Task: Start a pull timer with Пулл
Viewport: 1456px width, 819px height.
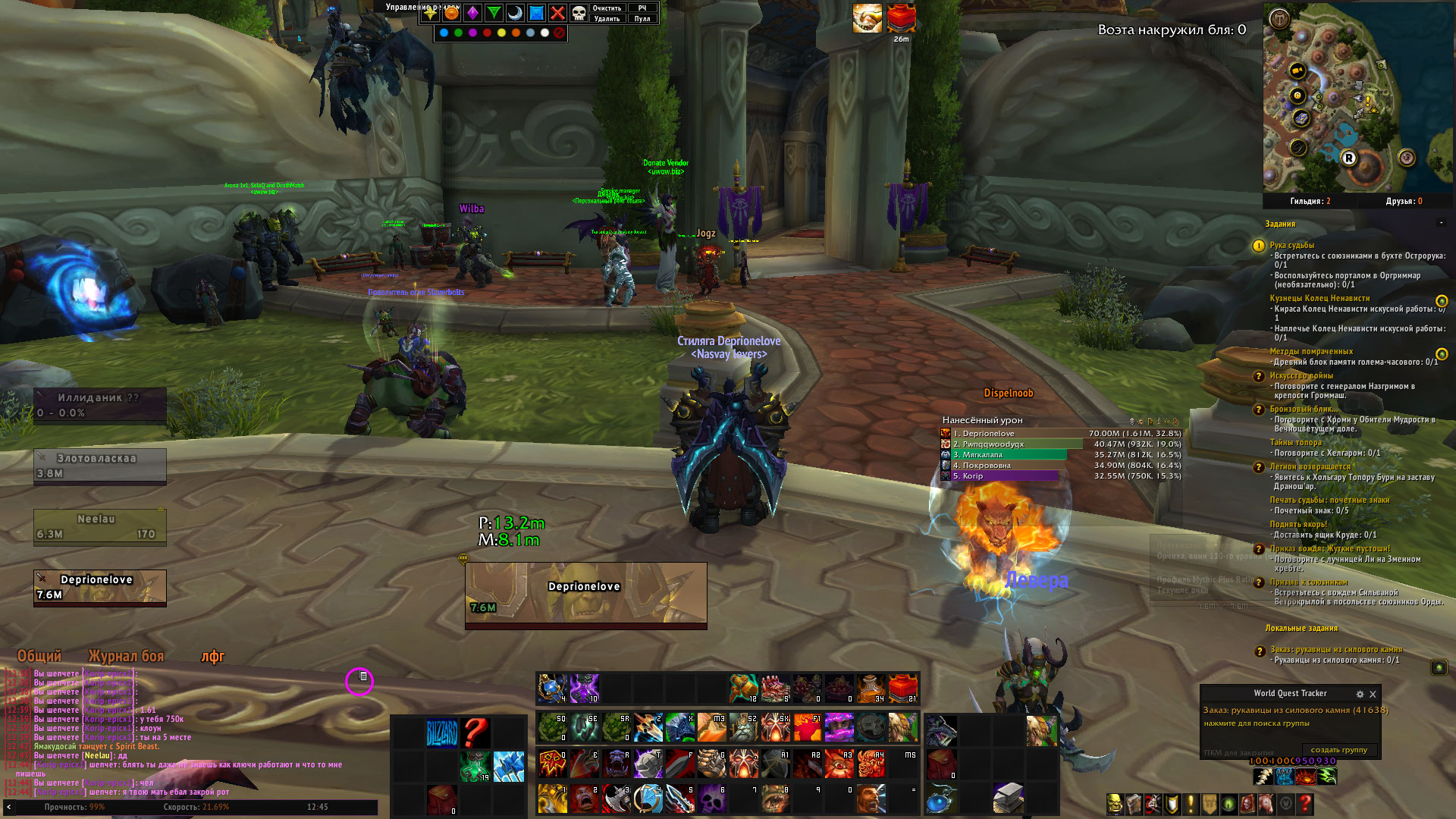Action: click(642, 18)
